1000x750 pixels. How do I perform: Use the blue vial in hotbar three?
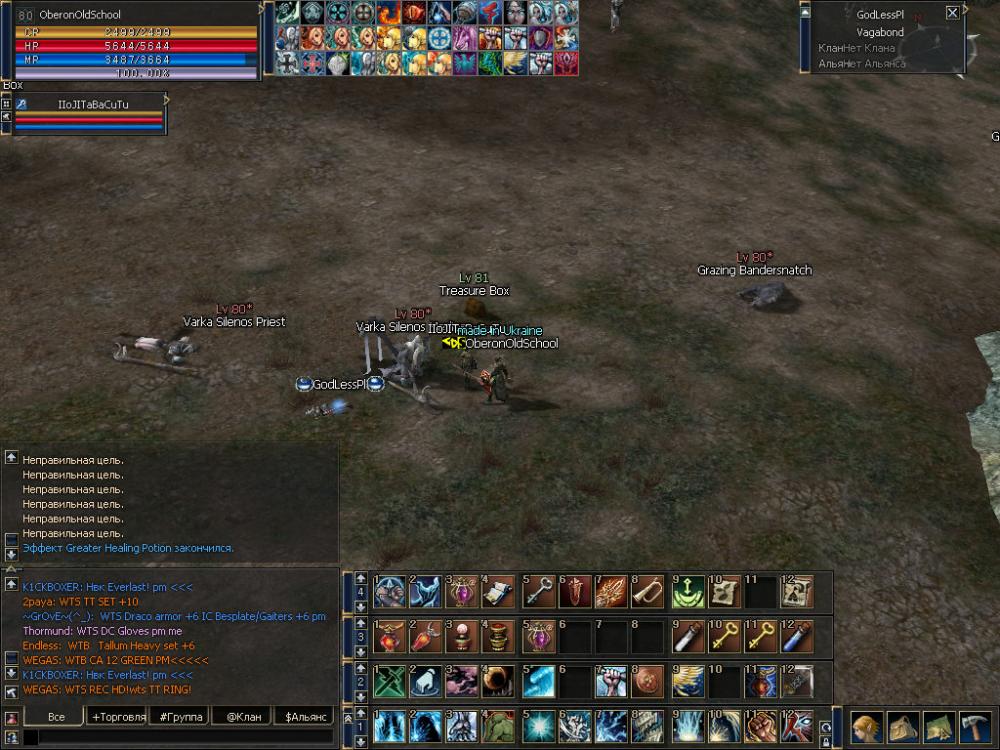pyautogui.click(x=797, y=637)
